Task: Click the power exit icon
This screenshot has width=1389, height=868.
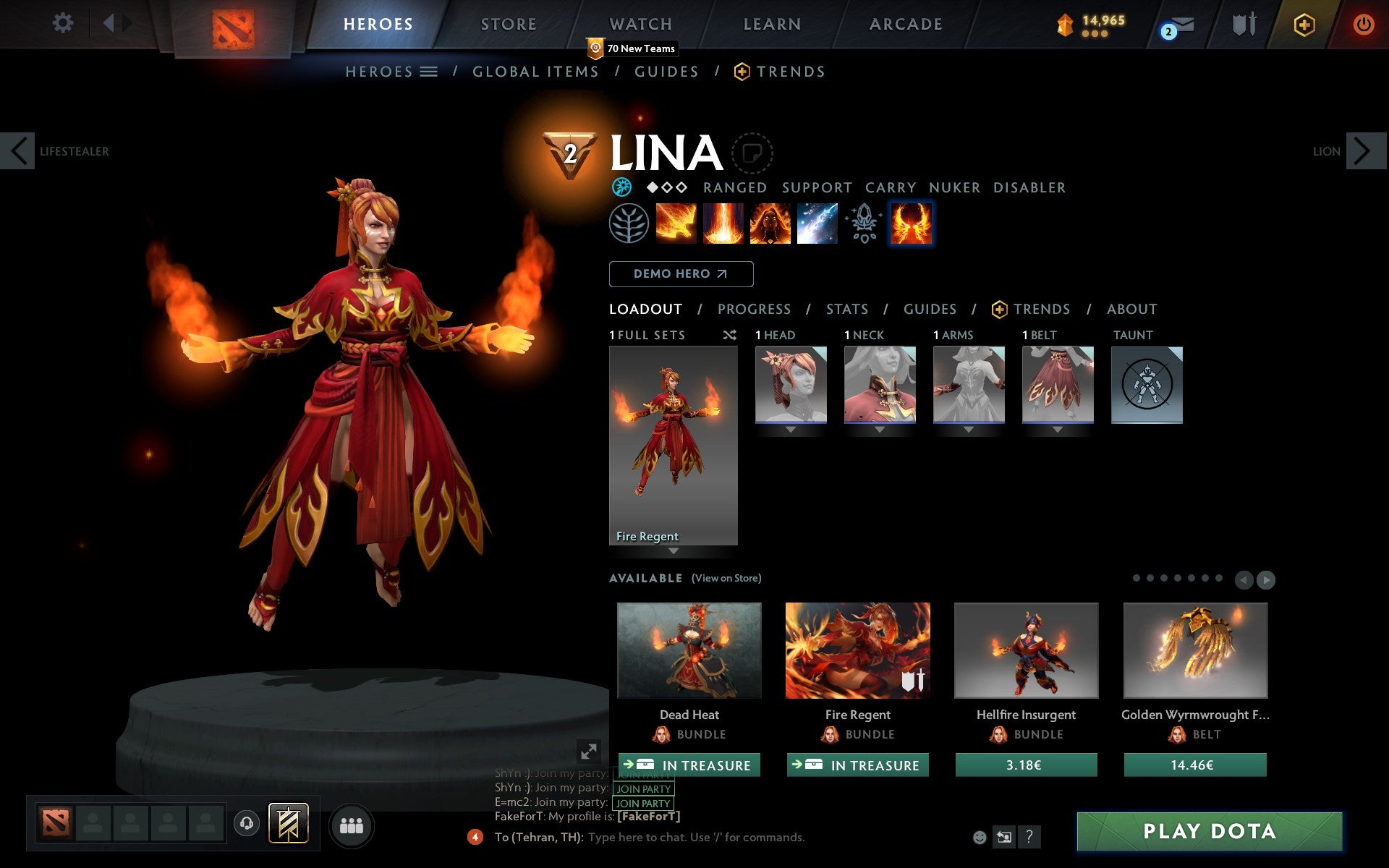Action: [x=1364, y=22]
